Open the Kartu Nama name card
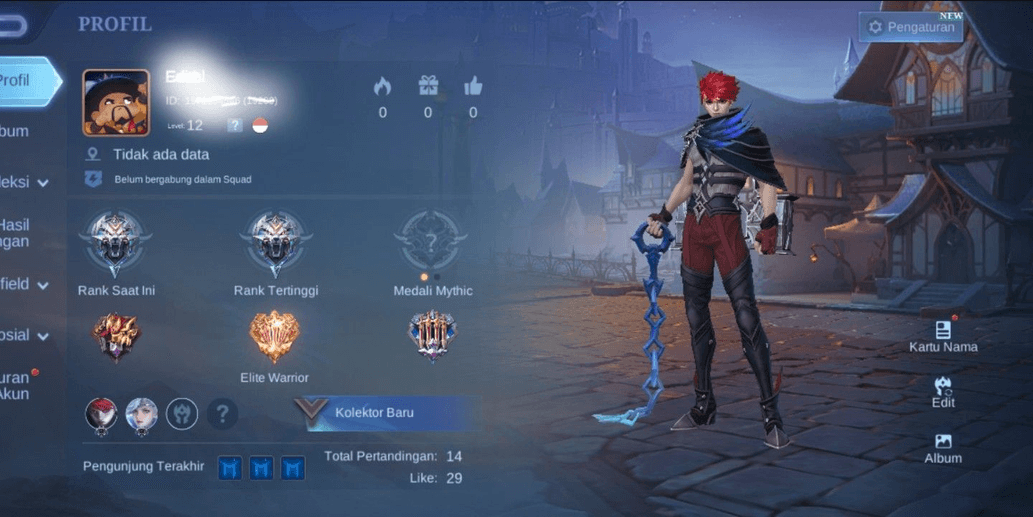 coord(942,336)
